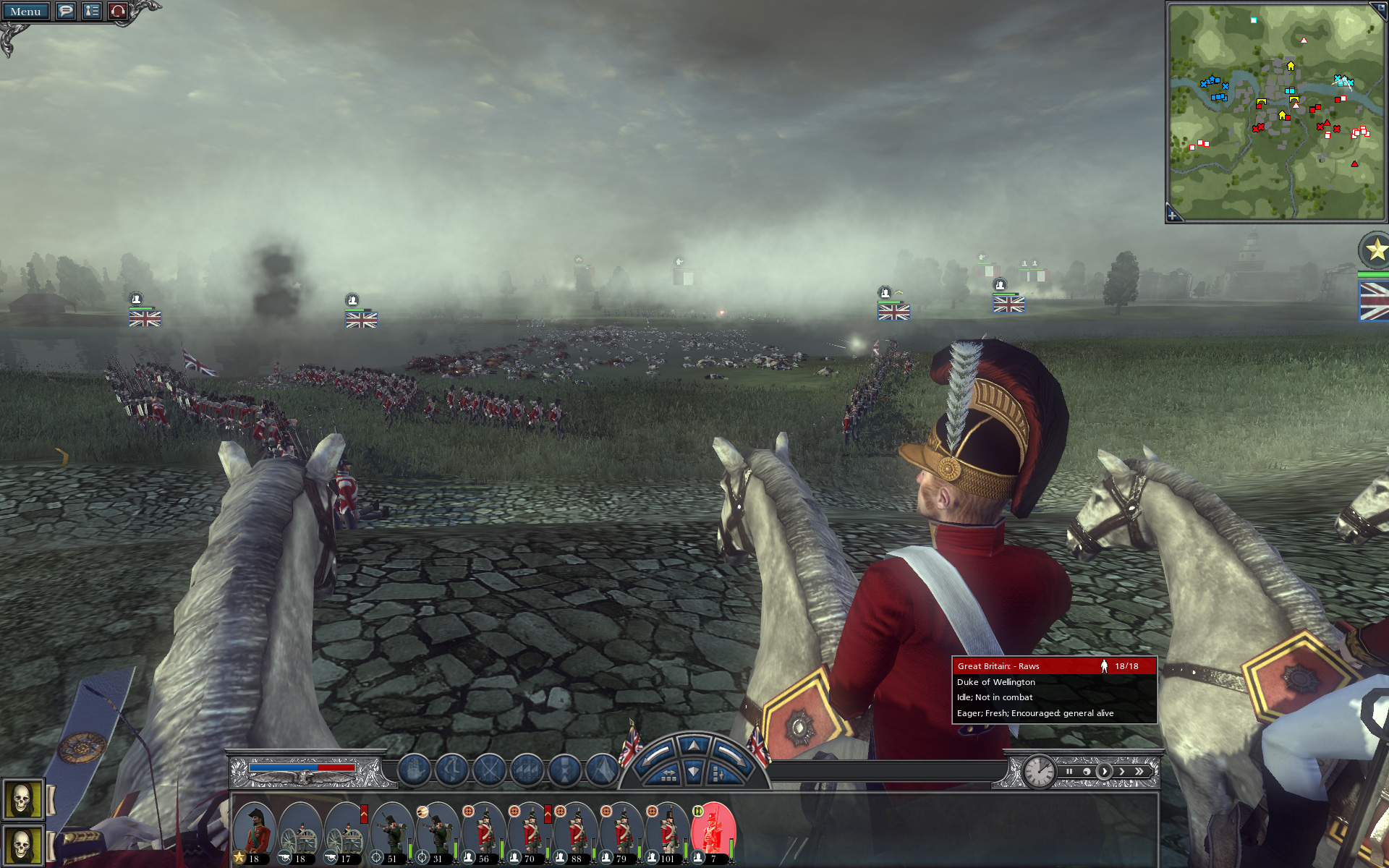
Task: Open the Menu button
Action: click(25, 12)
